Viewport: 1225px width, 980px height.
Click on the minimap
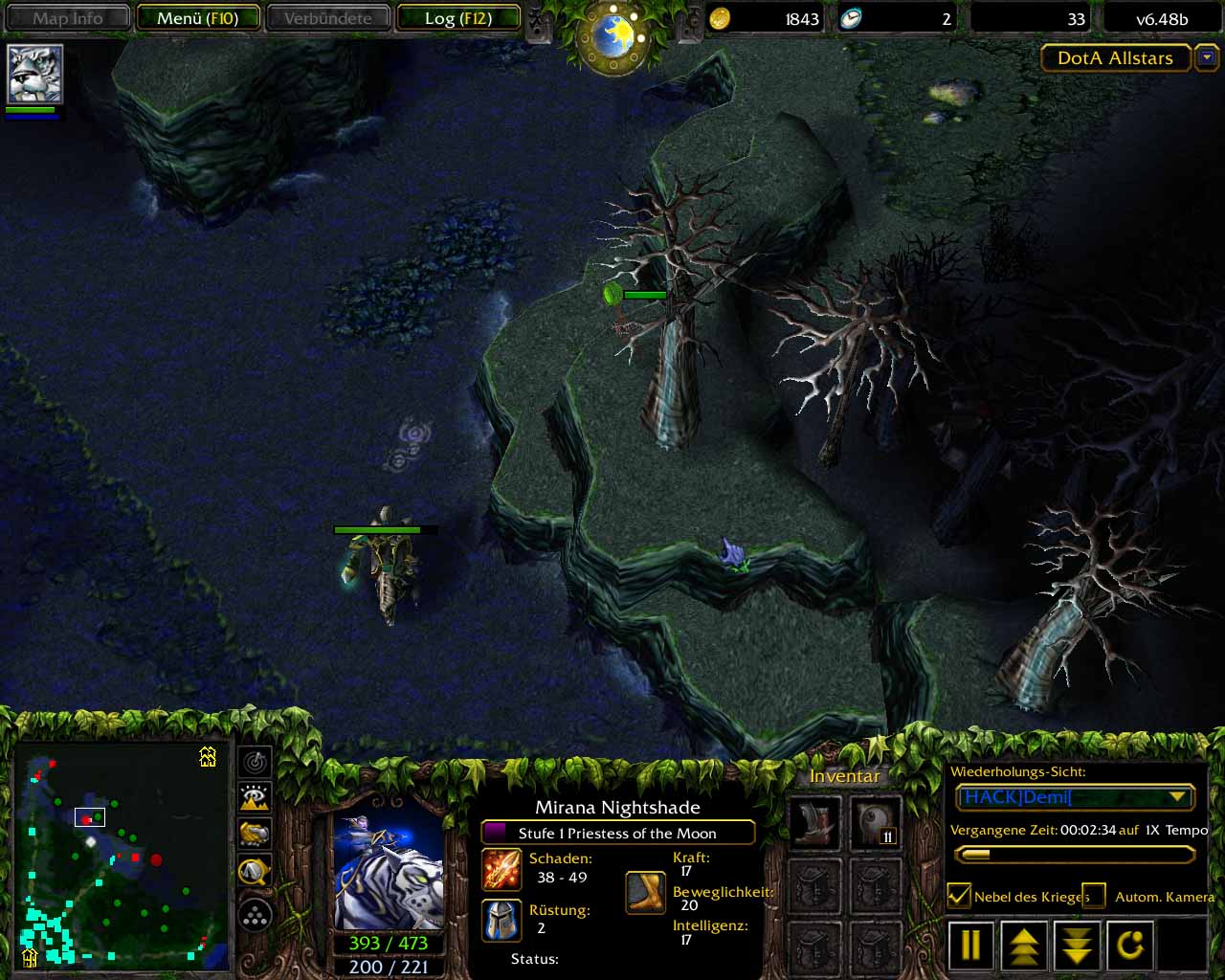point(122,854)
